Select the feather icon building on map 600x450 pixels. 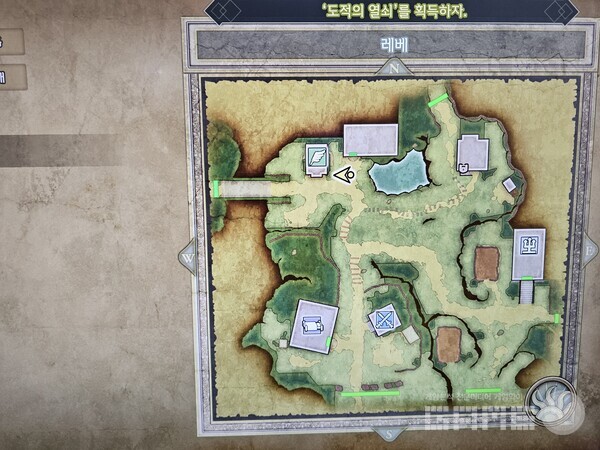tap(317, 157)
